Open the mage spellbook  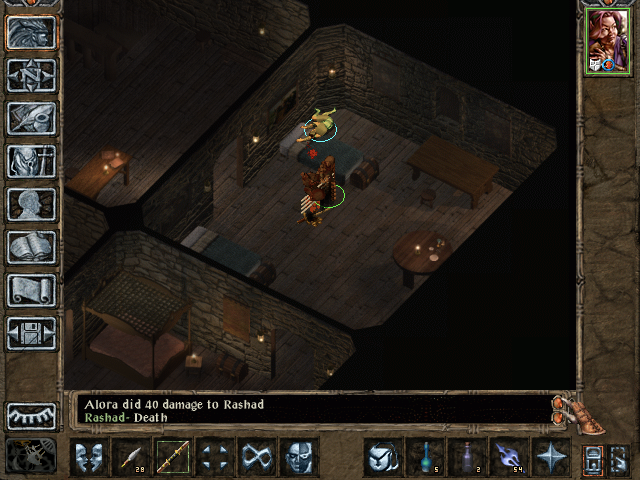[31, 247]
